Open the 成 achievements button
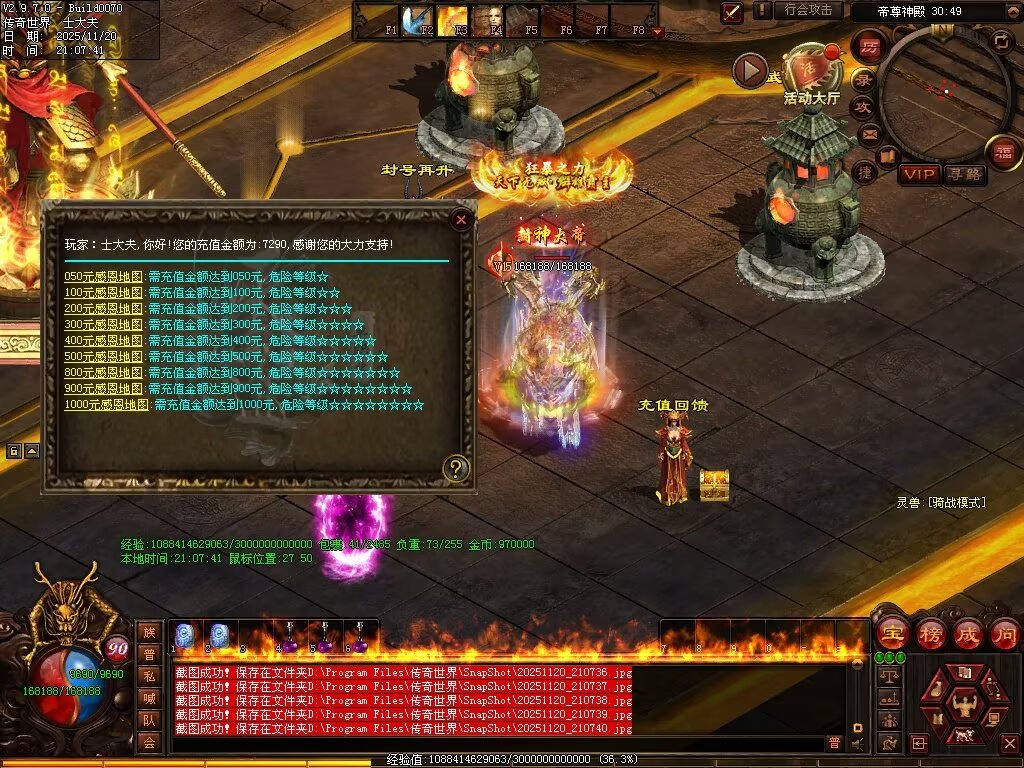This screenshot has height=768, width=1024. [x=968, y=634]
